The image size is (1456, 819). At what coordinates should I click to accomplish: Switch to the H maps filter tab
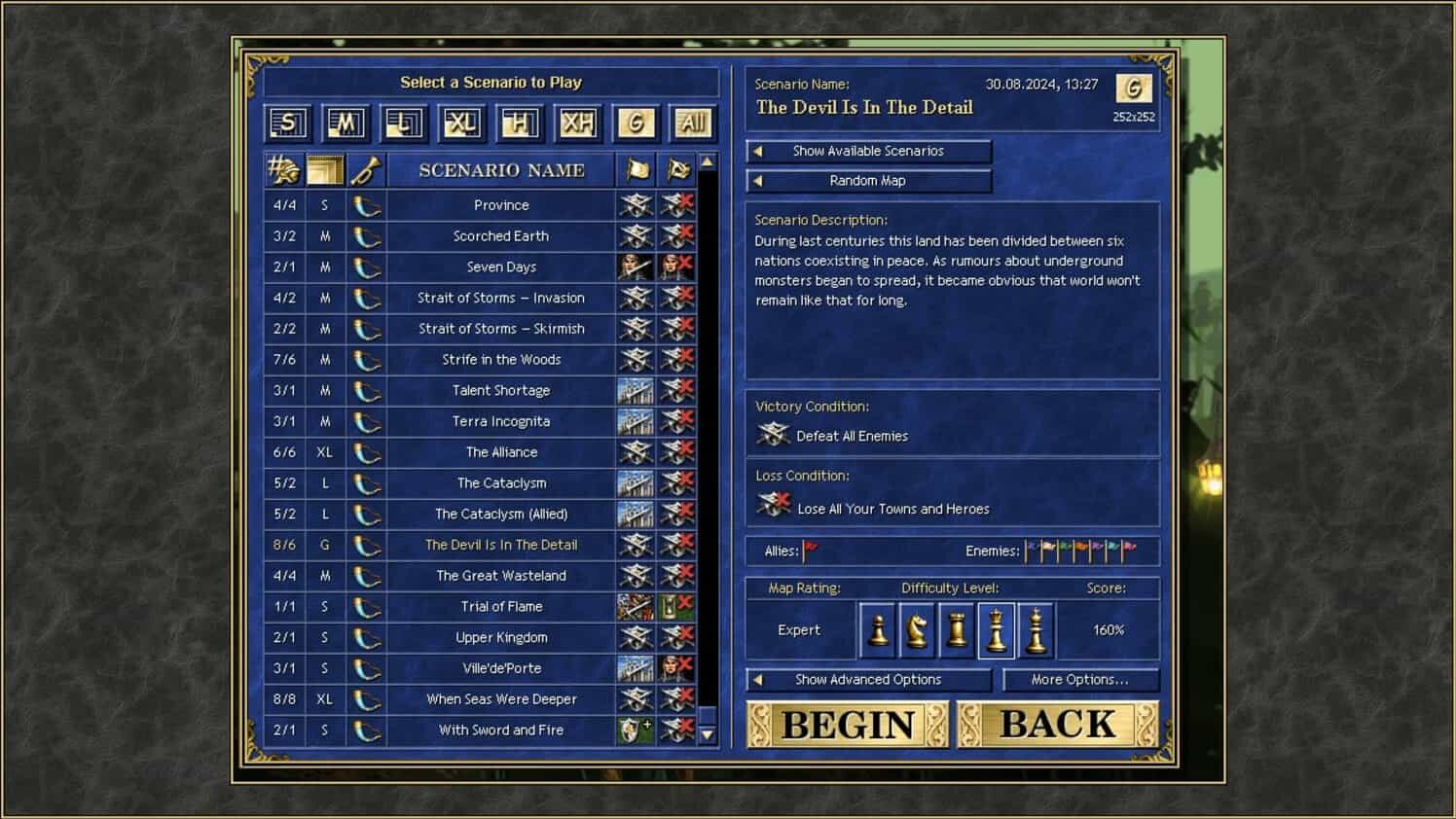click(519, 123)
